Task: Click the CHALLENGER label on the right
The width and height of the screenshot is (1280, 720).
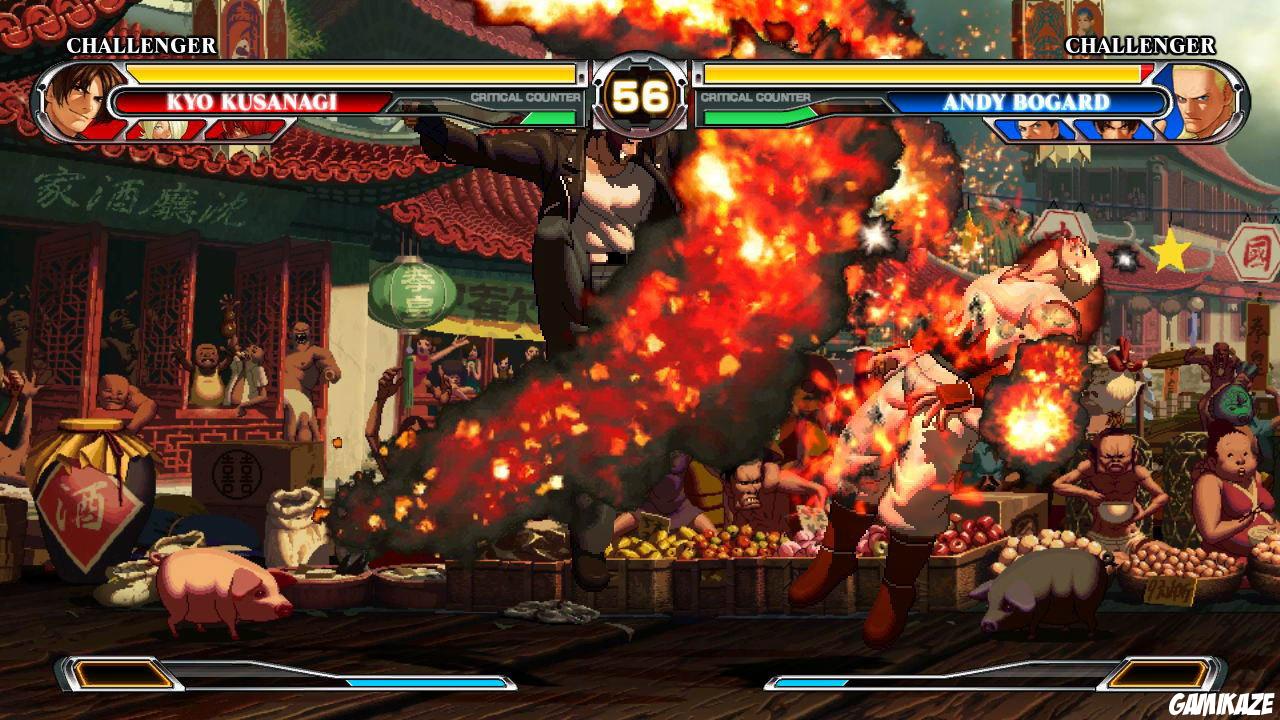Action: click(x=1140, y=46)
